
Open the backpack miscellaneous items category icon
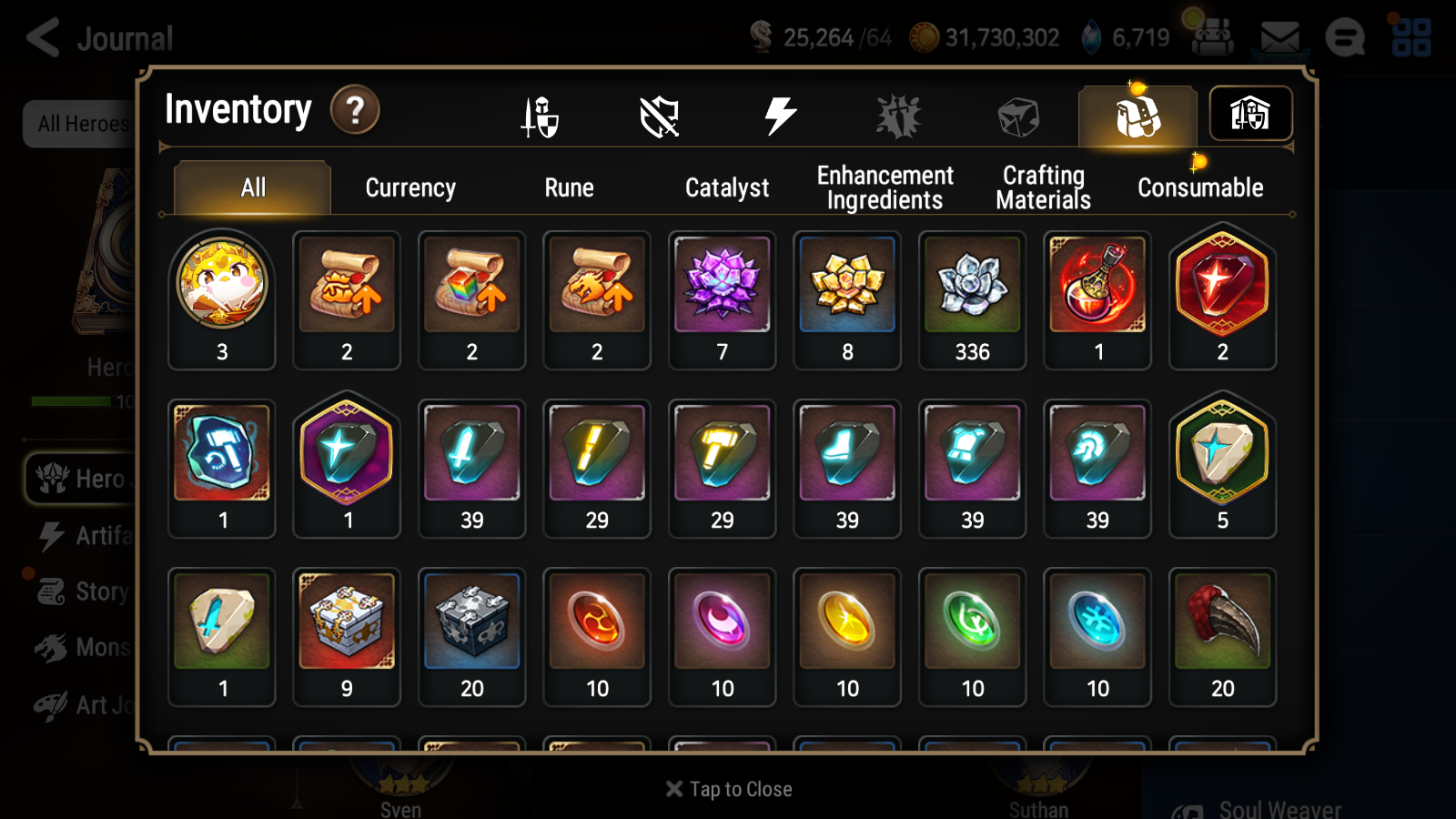coord(1137,115)
